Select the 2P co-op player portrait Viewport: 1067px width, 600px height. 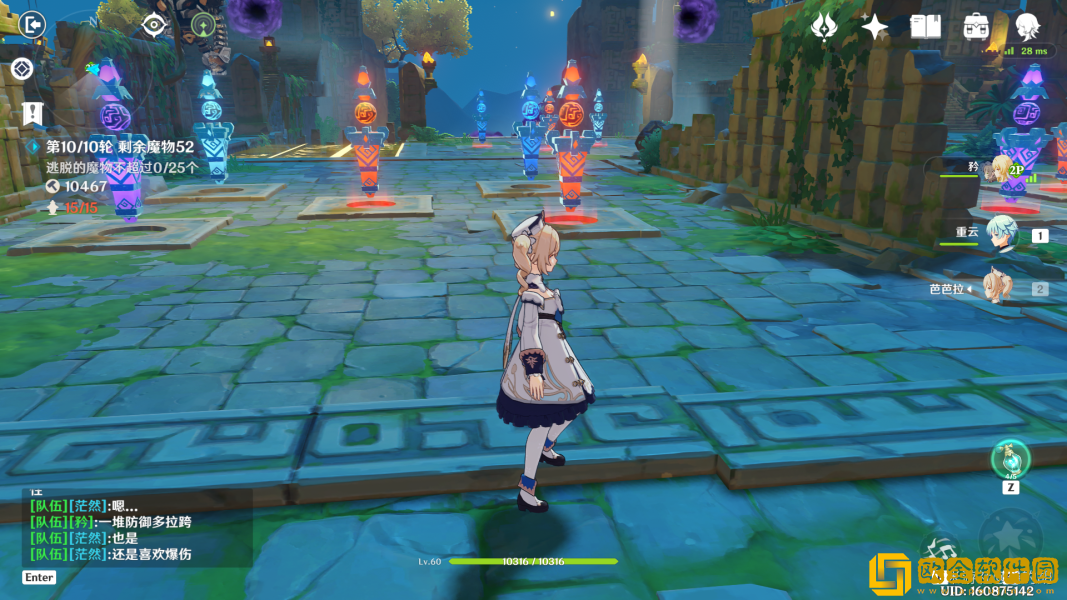click(x=1001, y=168)
